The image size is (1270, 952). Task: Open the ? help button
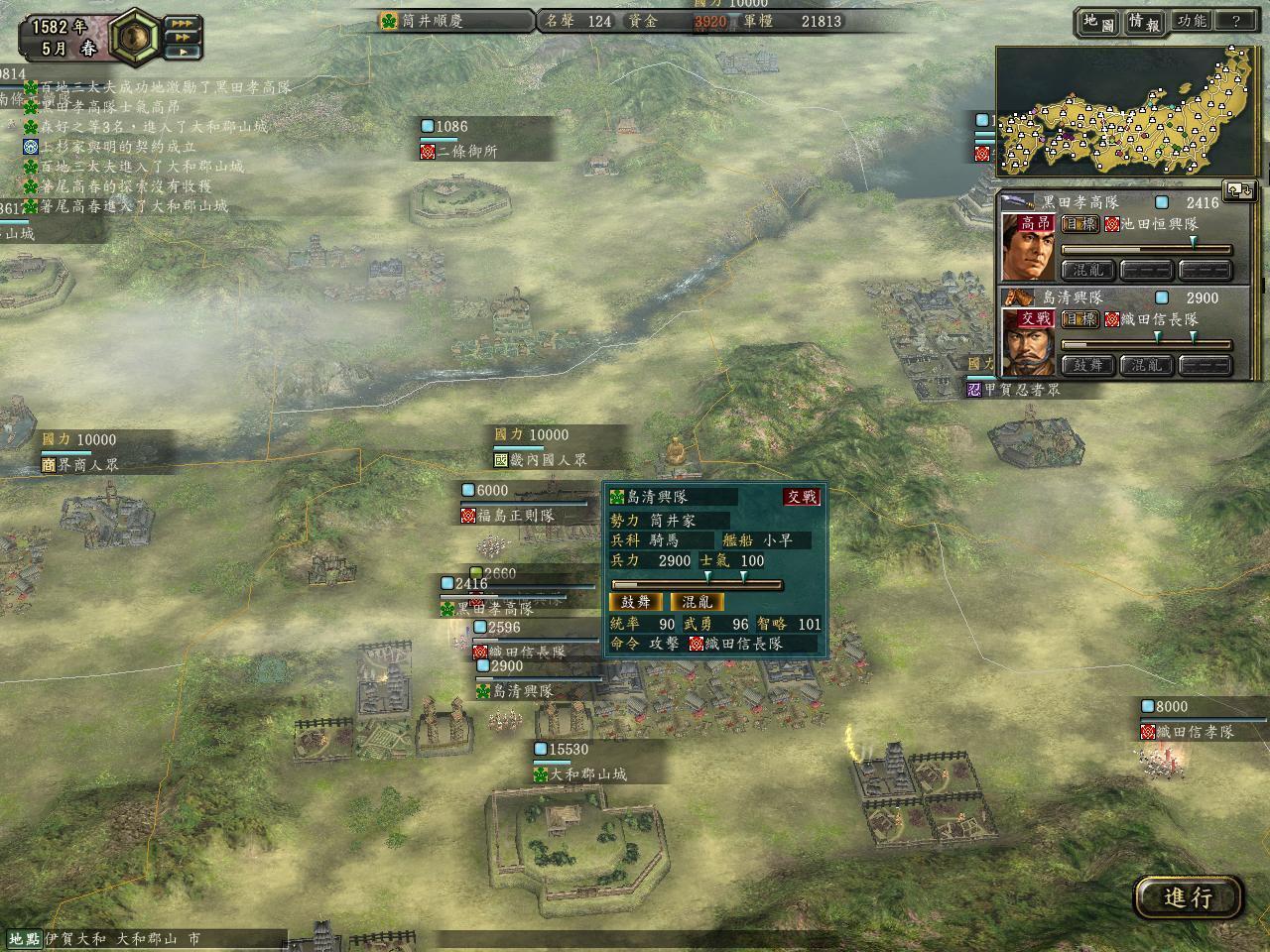[1235, 21]
